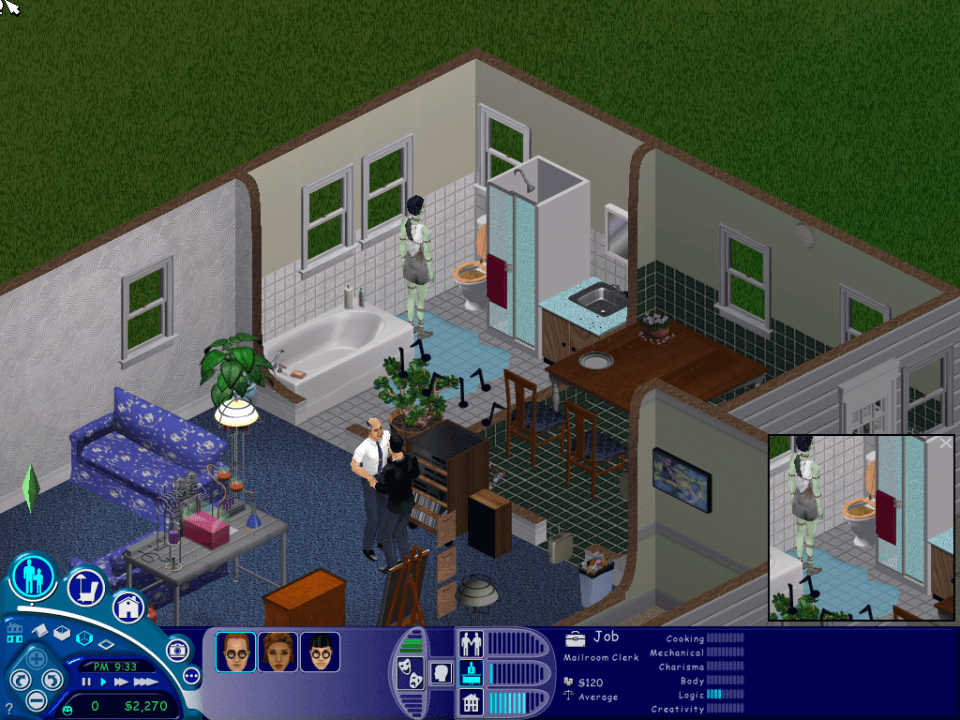This screenshot has width=960, height=720.
Task: Enter Build mode via the house icon
Action: coord(128,606)
